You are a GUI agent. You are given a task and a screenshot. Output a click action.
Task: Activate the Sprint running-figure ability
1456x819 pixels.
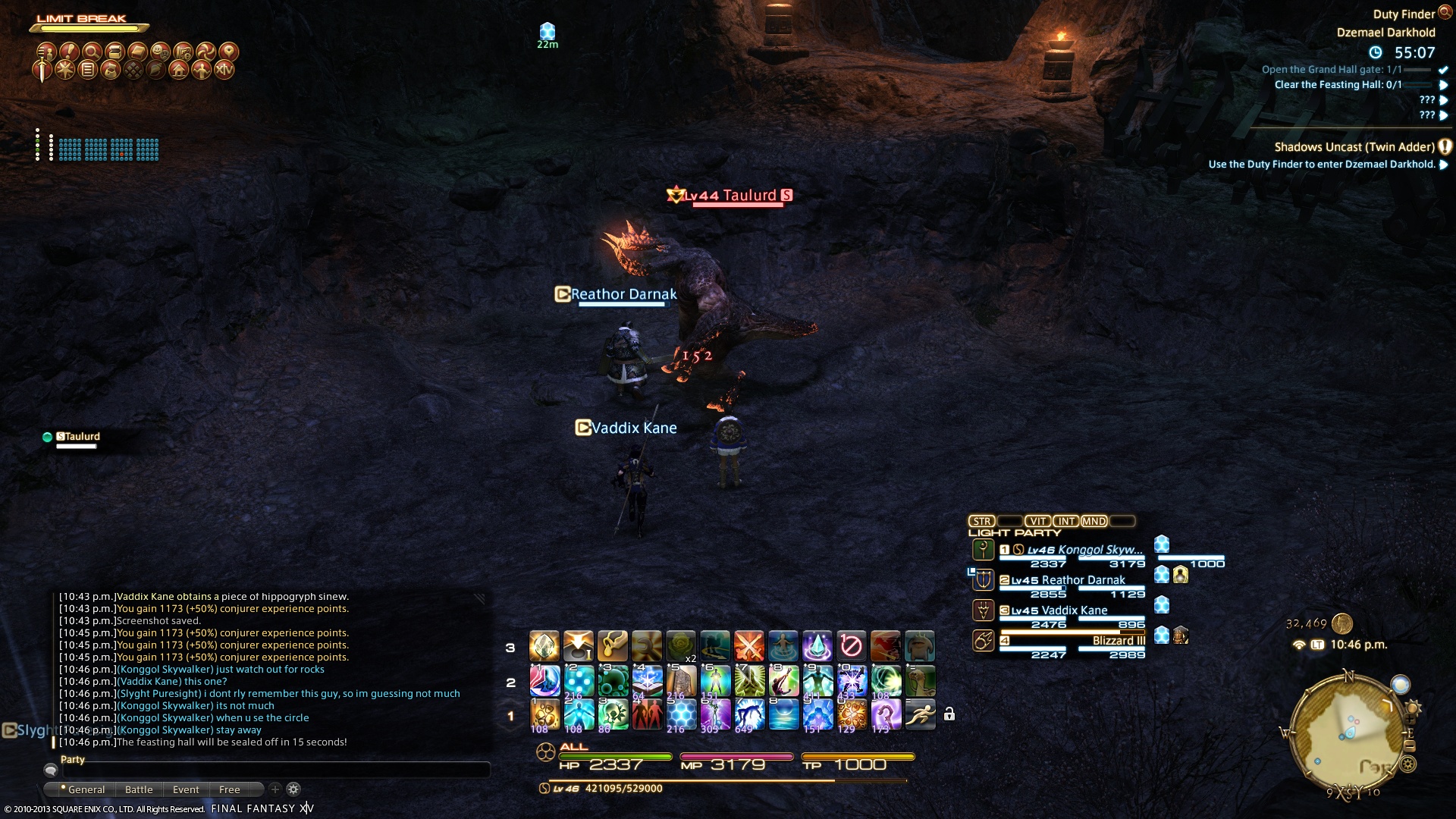click(x=920, y=714)
